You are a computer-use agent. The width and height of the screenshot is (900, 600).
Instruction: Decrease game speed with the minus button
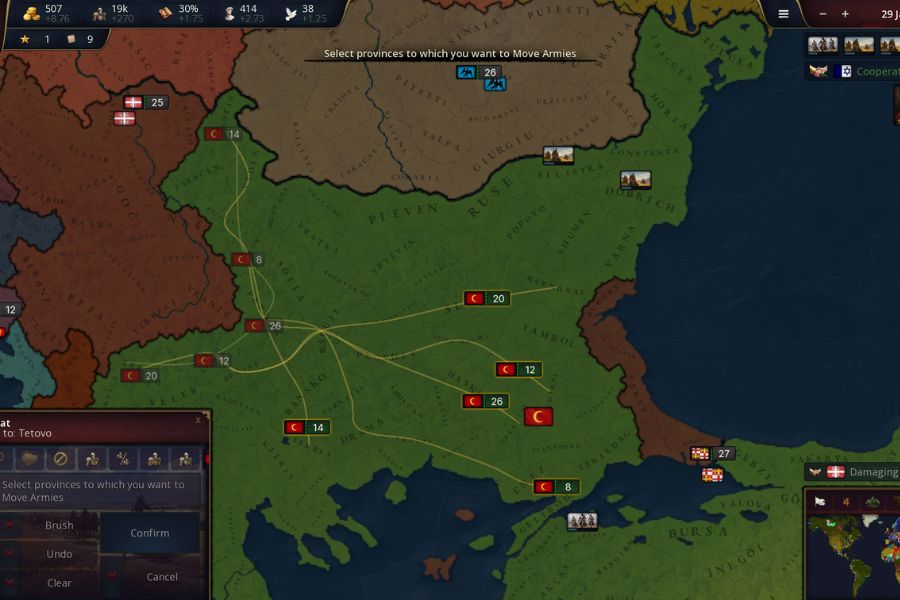(823, 14)
